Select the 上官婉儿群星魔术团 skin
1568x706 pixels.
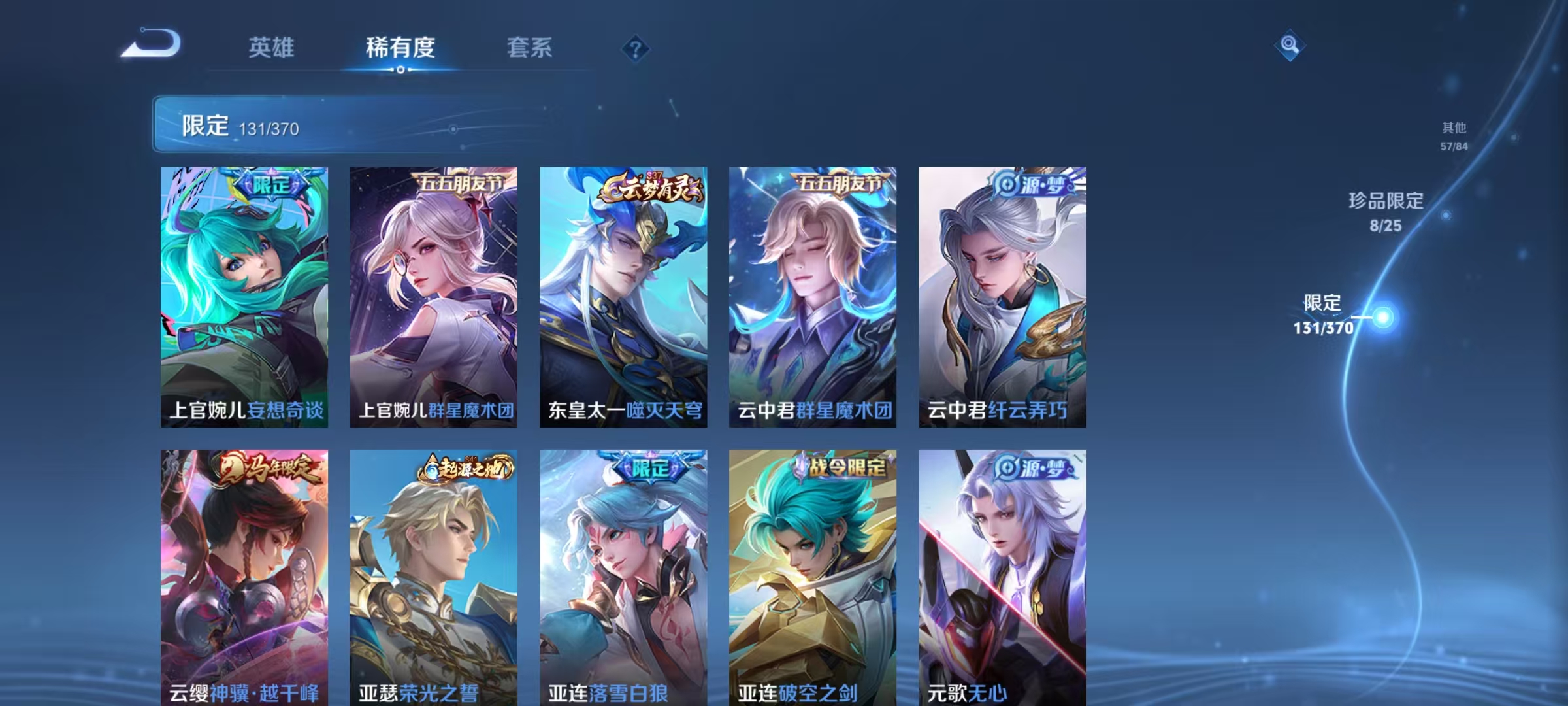pyautogui.click(x=435, y=294)
